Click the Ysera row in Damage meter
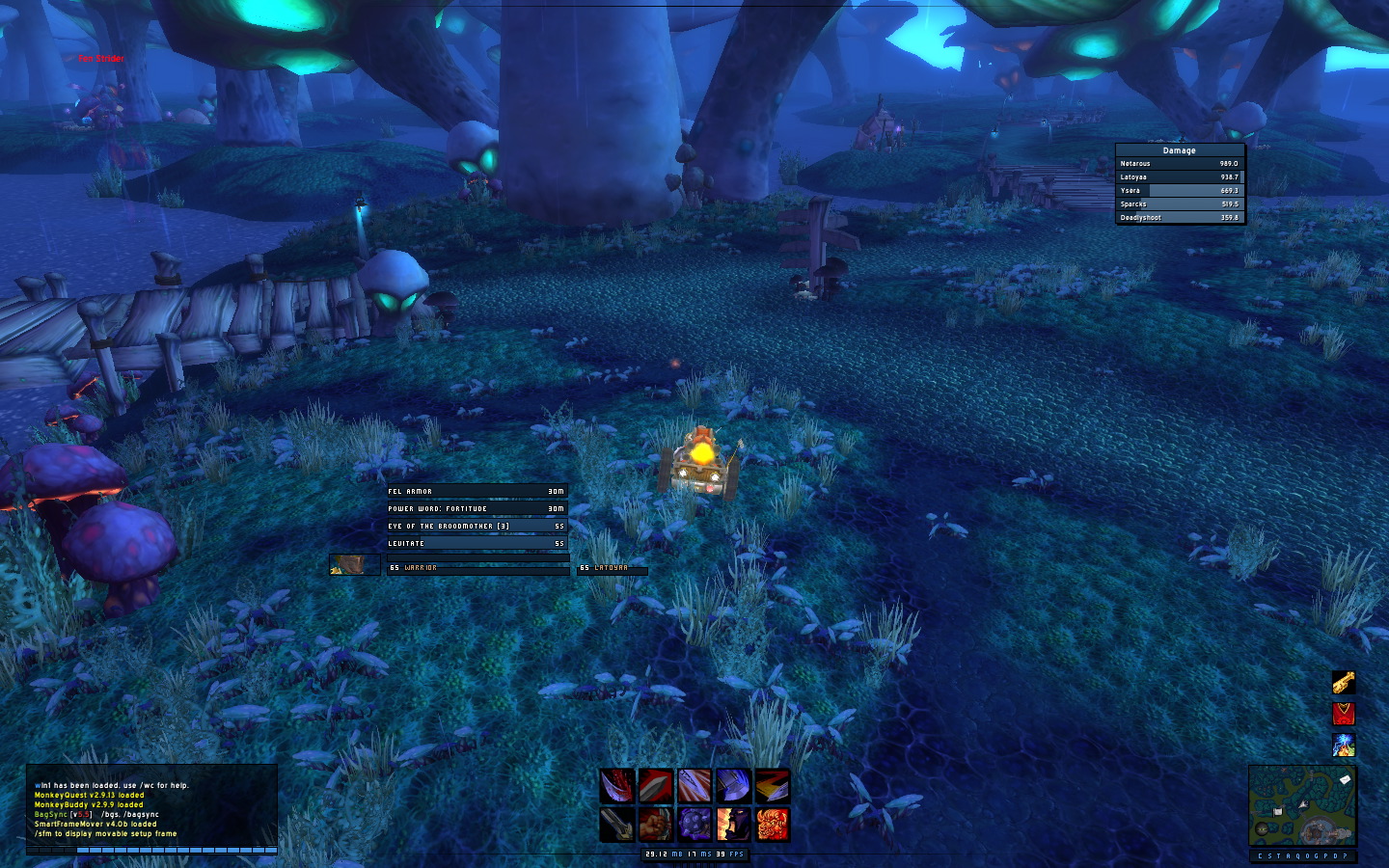This screenshot has height=868, width=1389. click(x=1179, y=191)
